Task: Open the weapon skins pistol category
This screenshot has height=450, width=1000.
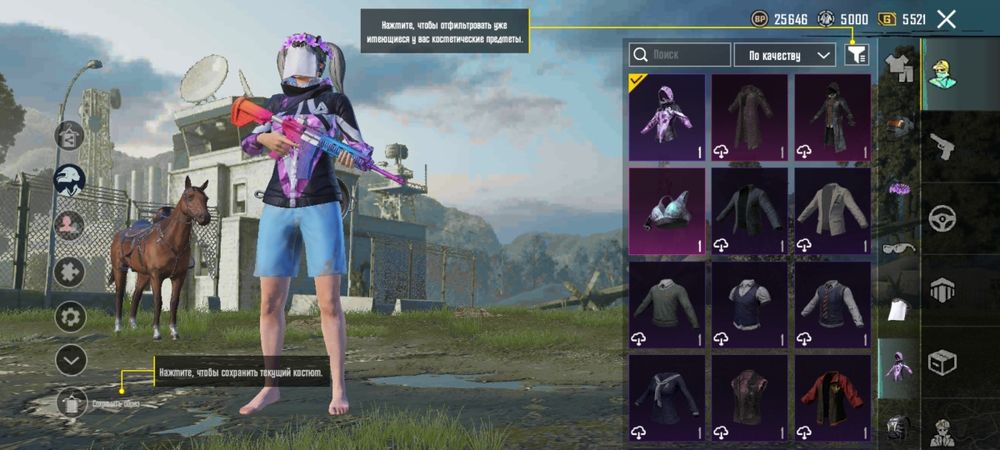Action: [942, 148]
